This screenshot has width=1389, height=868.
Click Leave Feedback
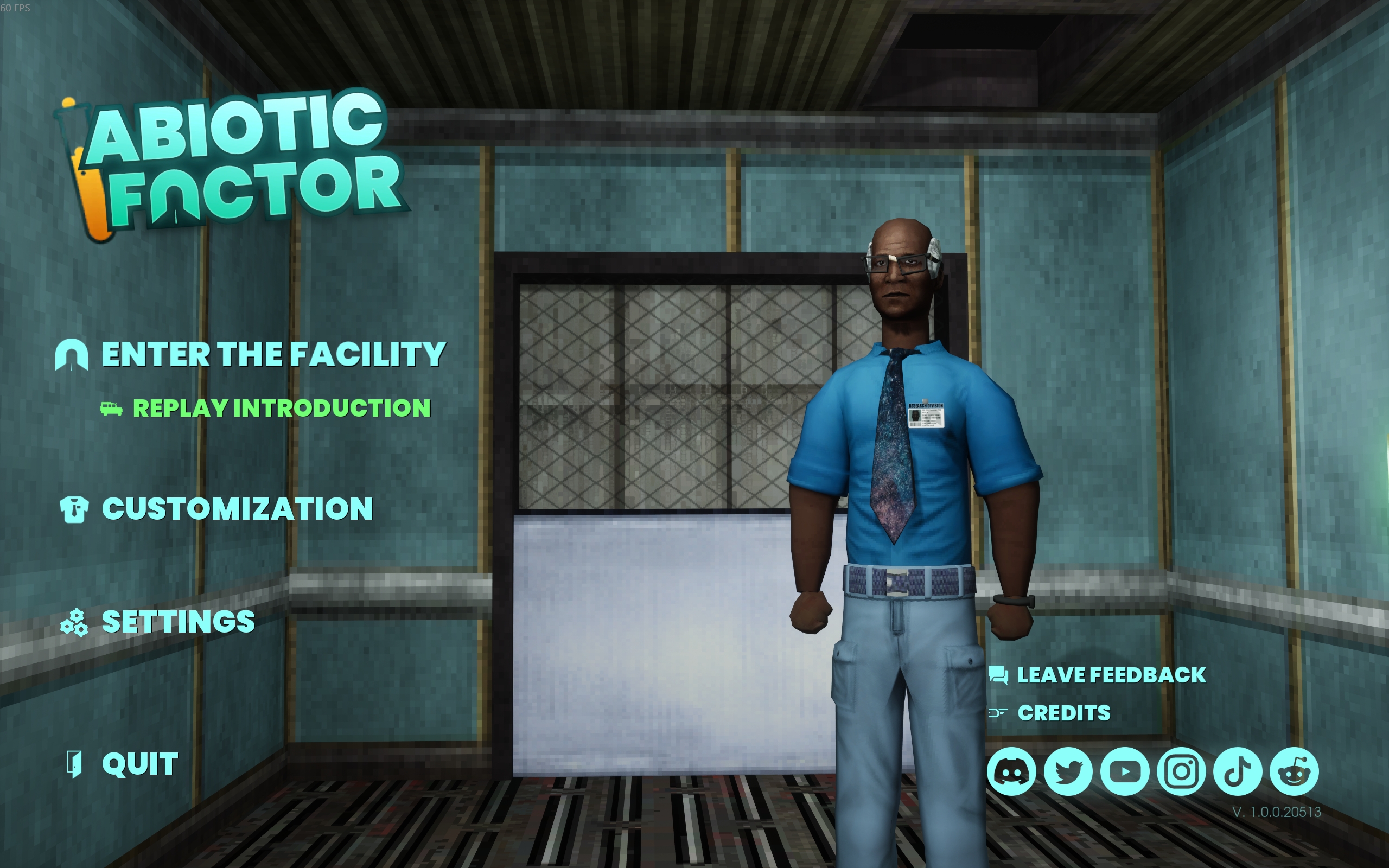(x=1111, y=675)
